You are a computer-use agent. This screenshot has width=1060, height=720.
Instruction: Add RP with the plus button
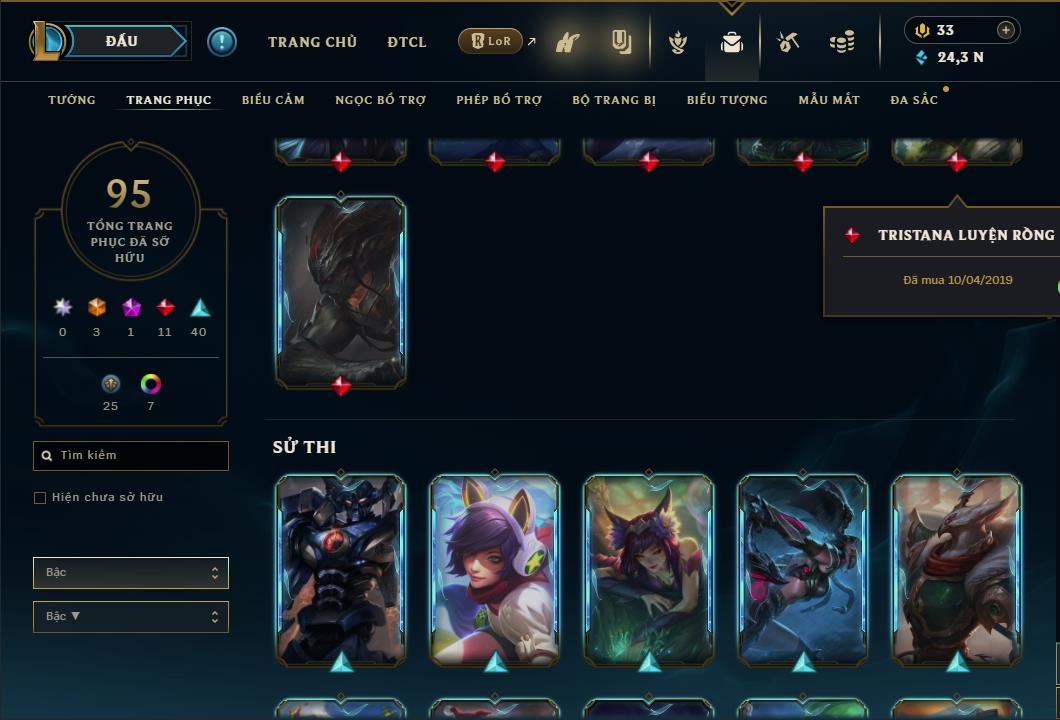pos(1006,30)
